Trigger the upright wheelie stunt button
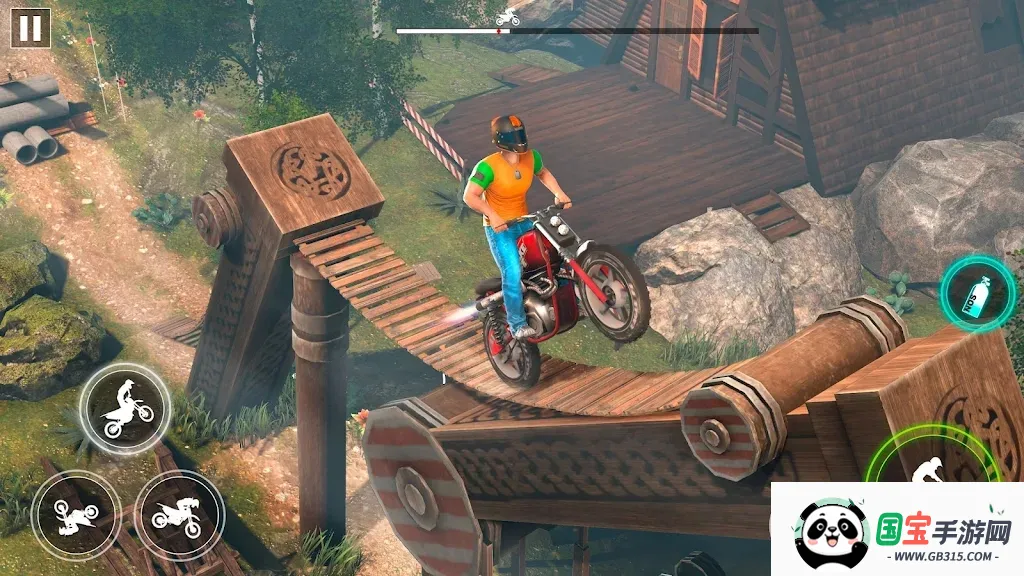The width and height of the screenshot is (1024, 576). (x=125, y=408)
